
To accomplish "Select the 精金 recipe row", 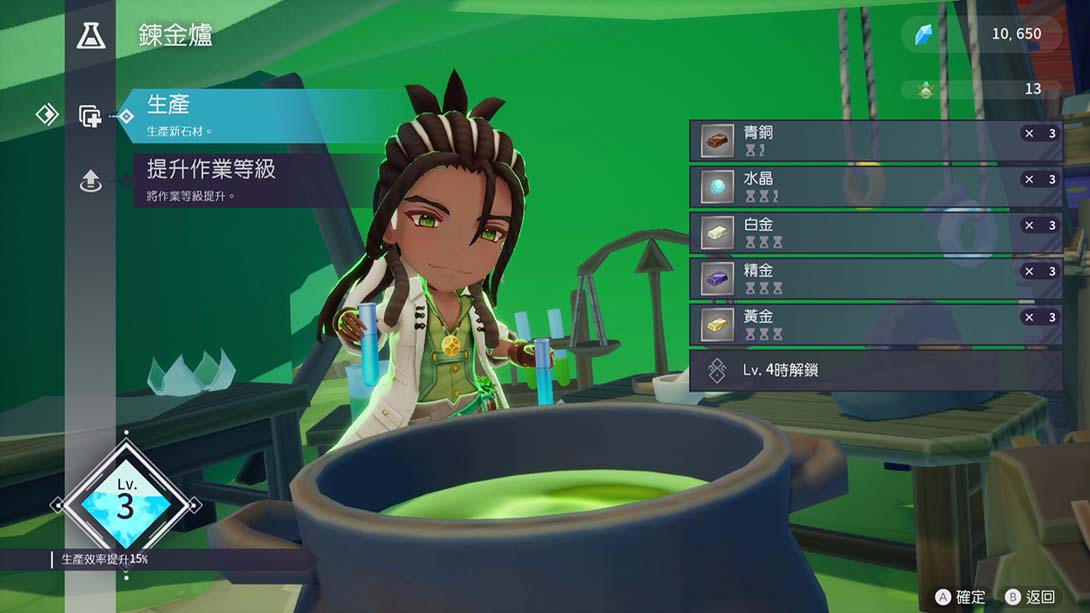I will tap(875, 279).
